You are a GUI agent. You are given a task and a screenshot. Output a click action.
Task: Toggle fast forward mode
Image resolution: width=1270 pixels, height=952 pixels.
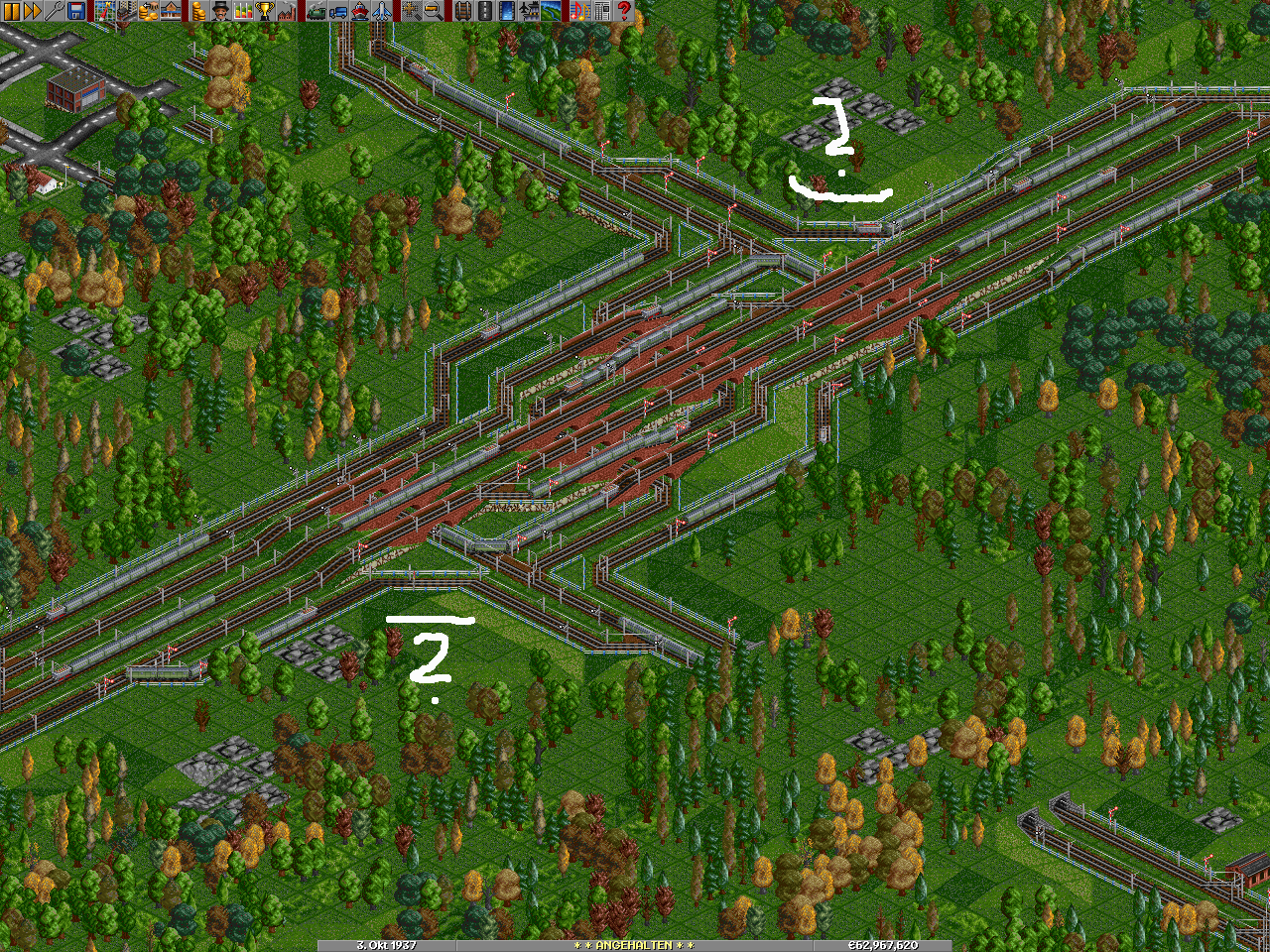click(x=33, y=11)
